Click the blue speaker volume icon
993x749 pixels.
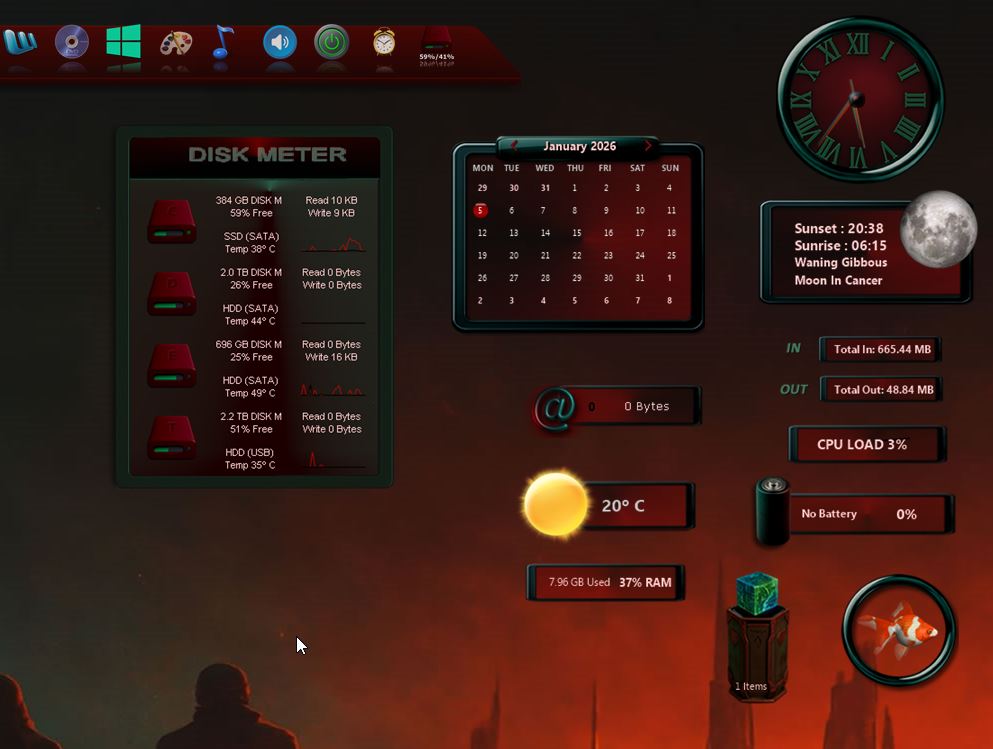(280, 42)
